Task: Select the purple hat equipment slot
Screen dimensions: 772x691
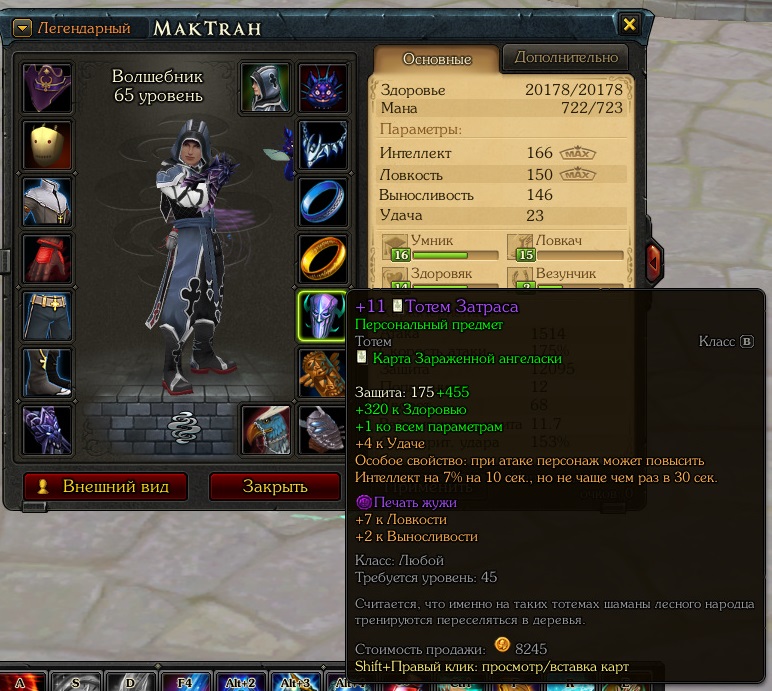Action: coord(47,88)
